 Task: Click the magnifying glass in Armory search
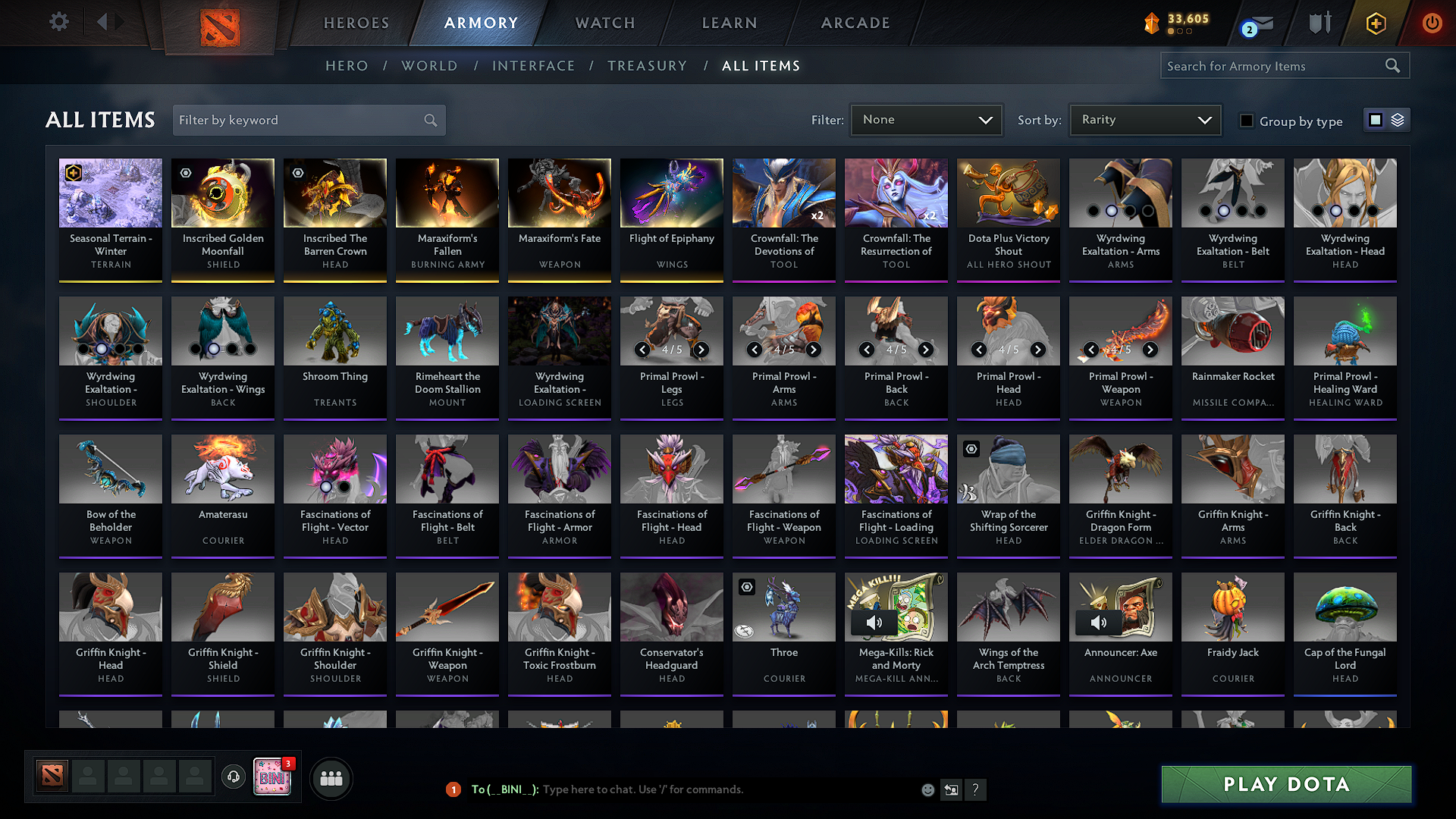(1392, 65)
